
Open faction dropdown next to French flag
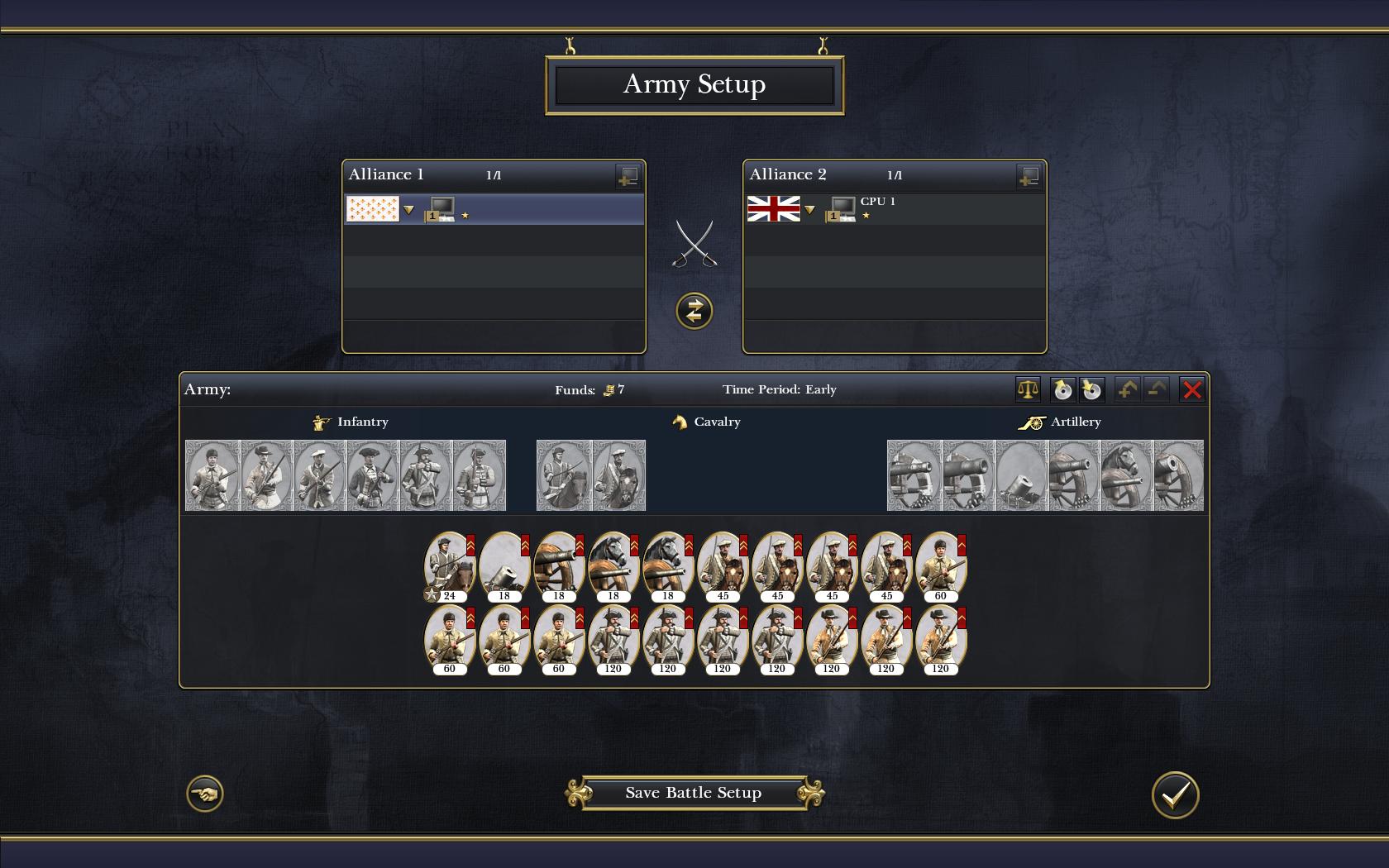click(408, 210)
